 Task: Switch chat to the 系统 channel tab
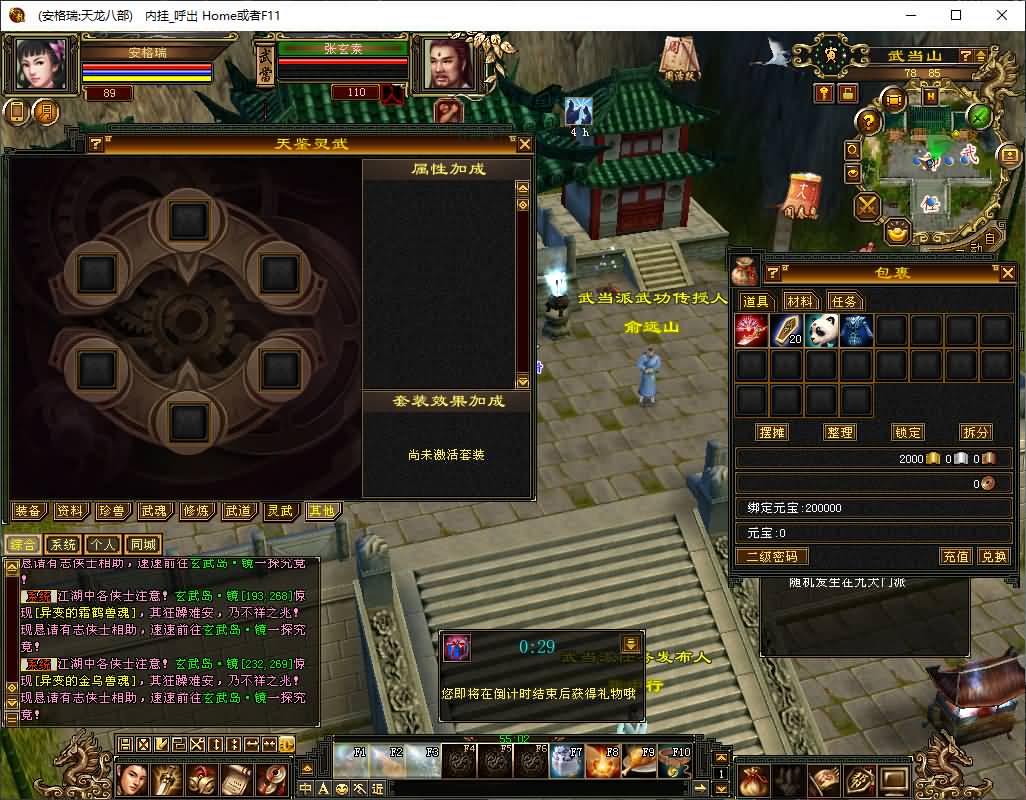(x=64, y=545)
